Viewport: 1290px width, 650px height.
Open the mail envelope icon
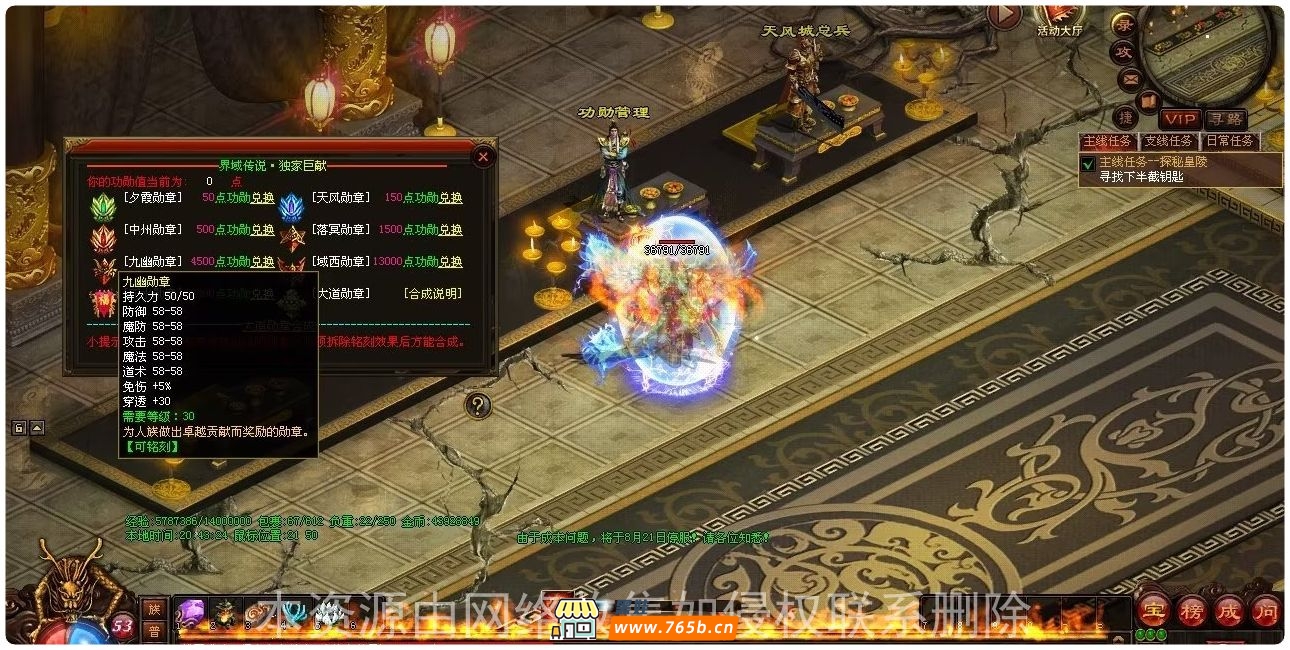[x=1131, y=78]
